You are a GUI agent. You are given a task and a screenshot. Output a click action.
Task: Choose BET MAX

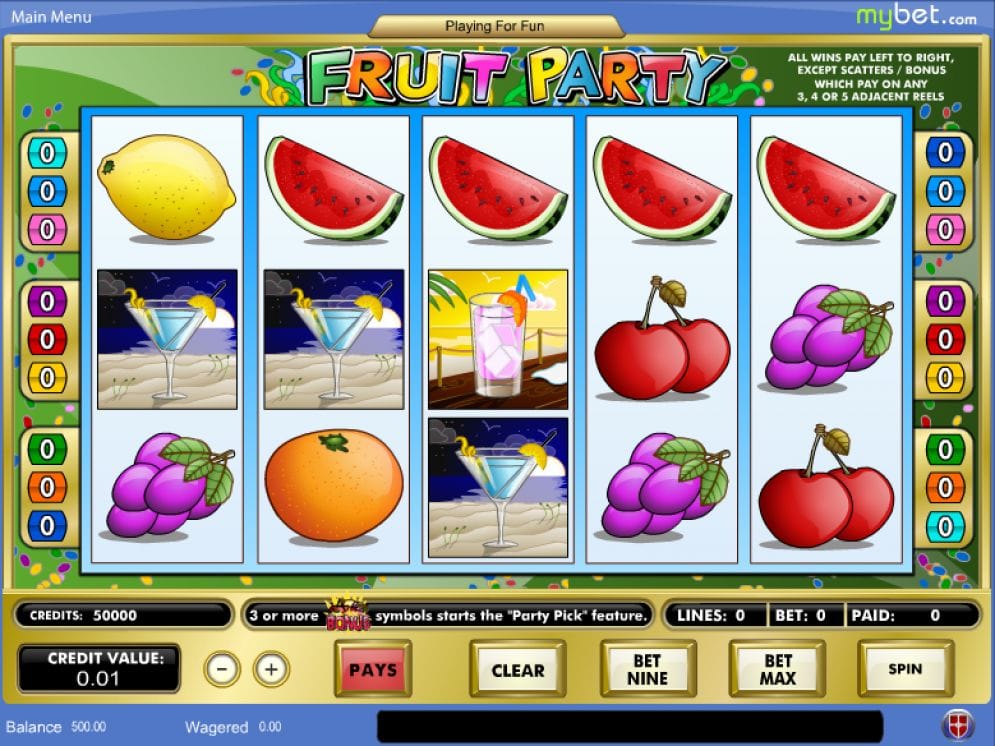777,669
